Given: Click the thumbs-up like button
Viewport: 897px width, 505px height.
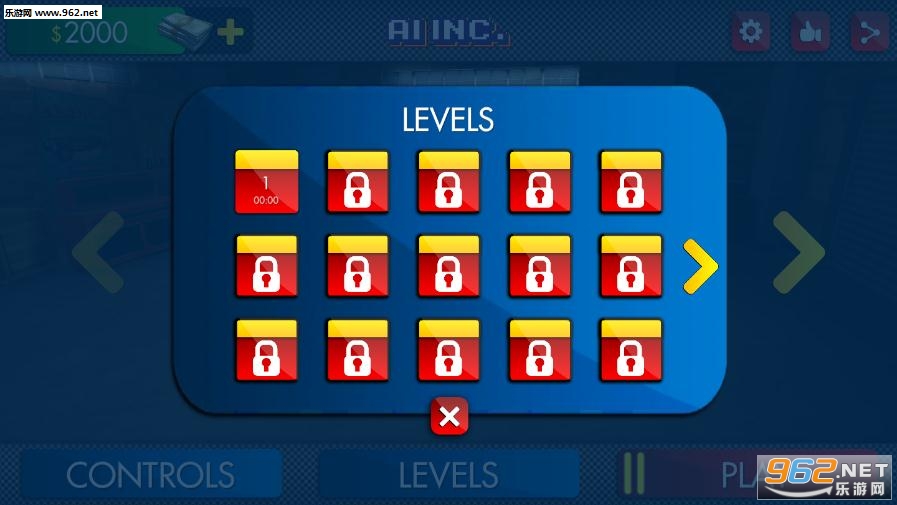Looking at the screenshot, I should click(809, 33).
